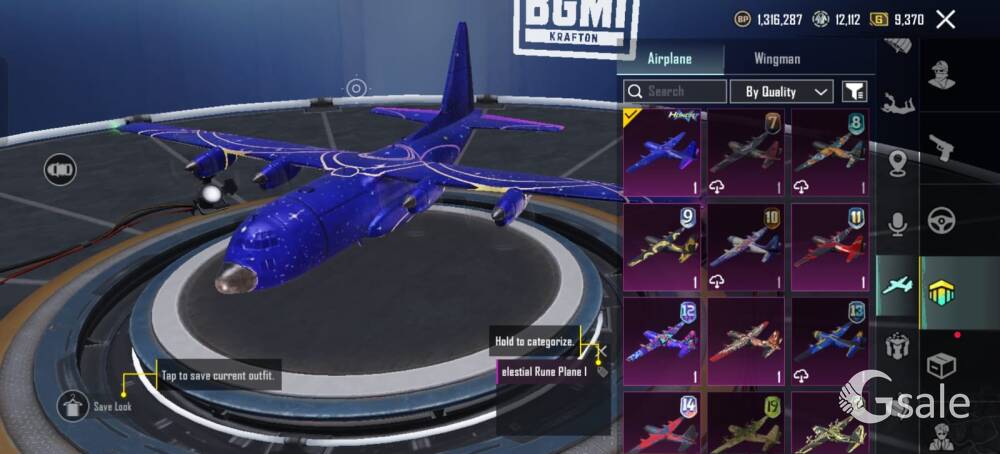Open the filter funnel options
The height and width of the screenshot is (454, 1000).
pos(853,91)
